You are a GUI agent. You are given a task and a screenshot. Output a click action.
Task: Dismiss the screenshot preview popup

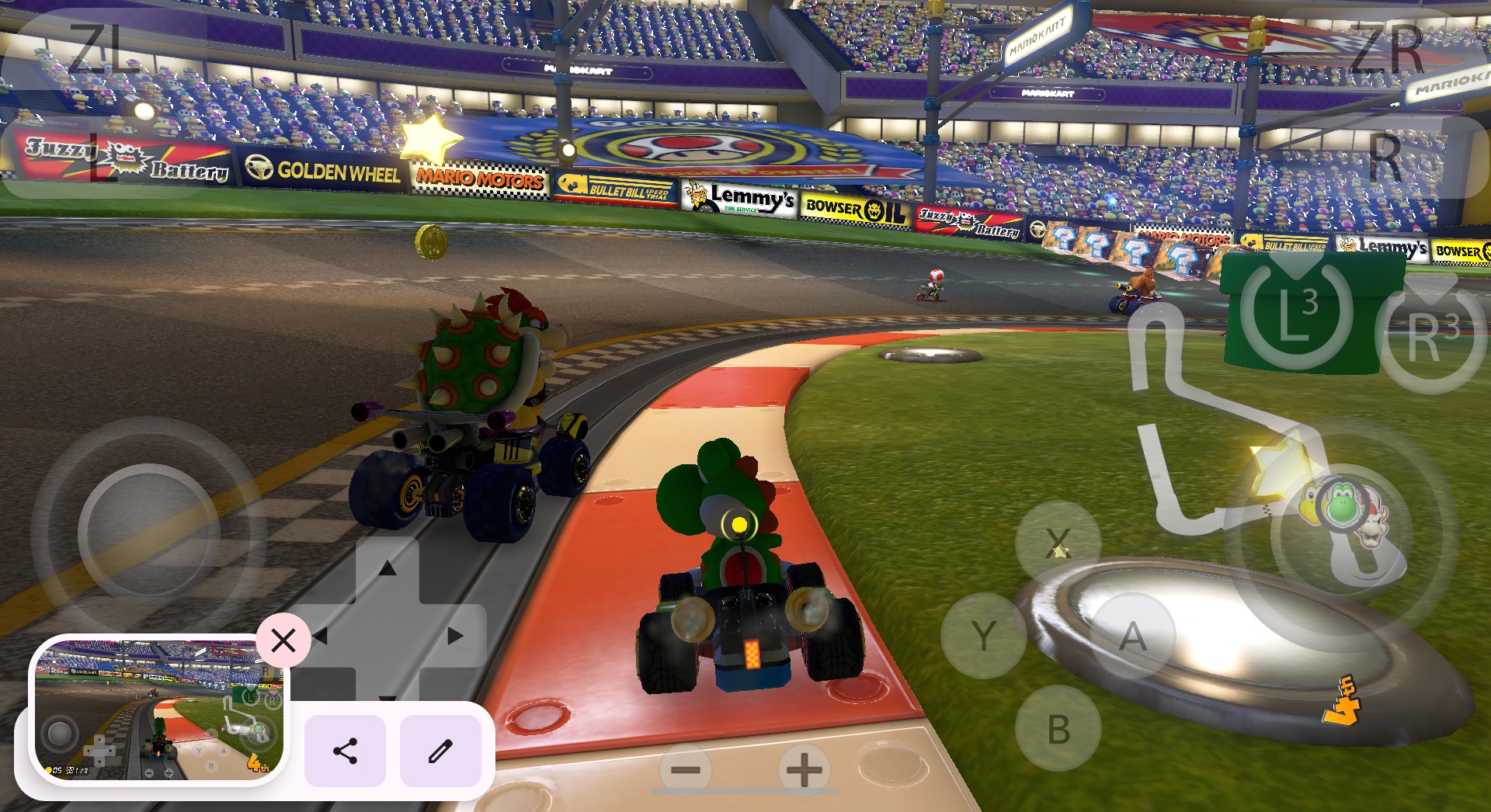(x=283, y=640)
